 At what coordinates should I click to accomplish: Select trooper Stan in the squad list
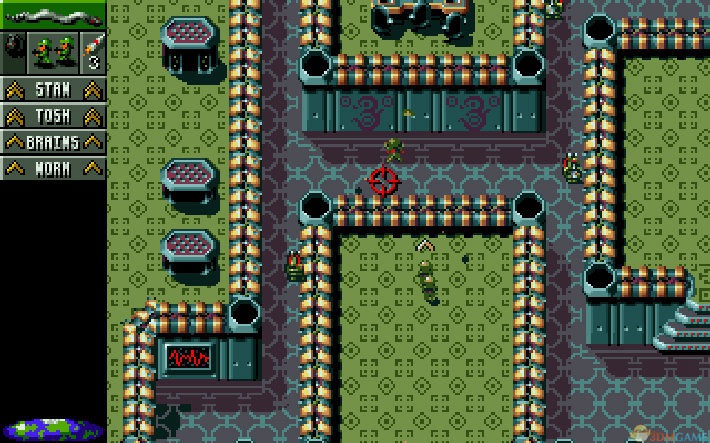point(52,90)
